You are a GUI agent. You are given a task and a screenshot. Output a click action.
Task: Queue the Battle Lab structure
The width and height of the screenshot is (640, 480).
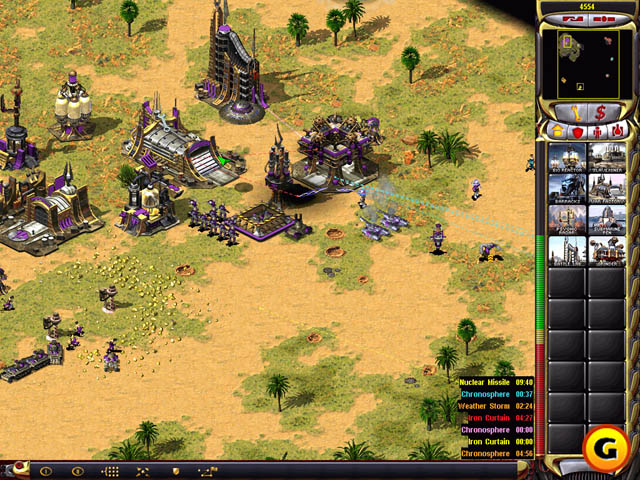coord(566,251)
